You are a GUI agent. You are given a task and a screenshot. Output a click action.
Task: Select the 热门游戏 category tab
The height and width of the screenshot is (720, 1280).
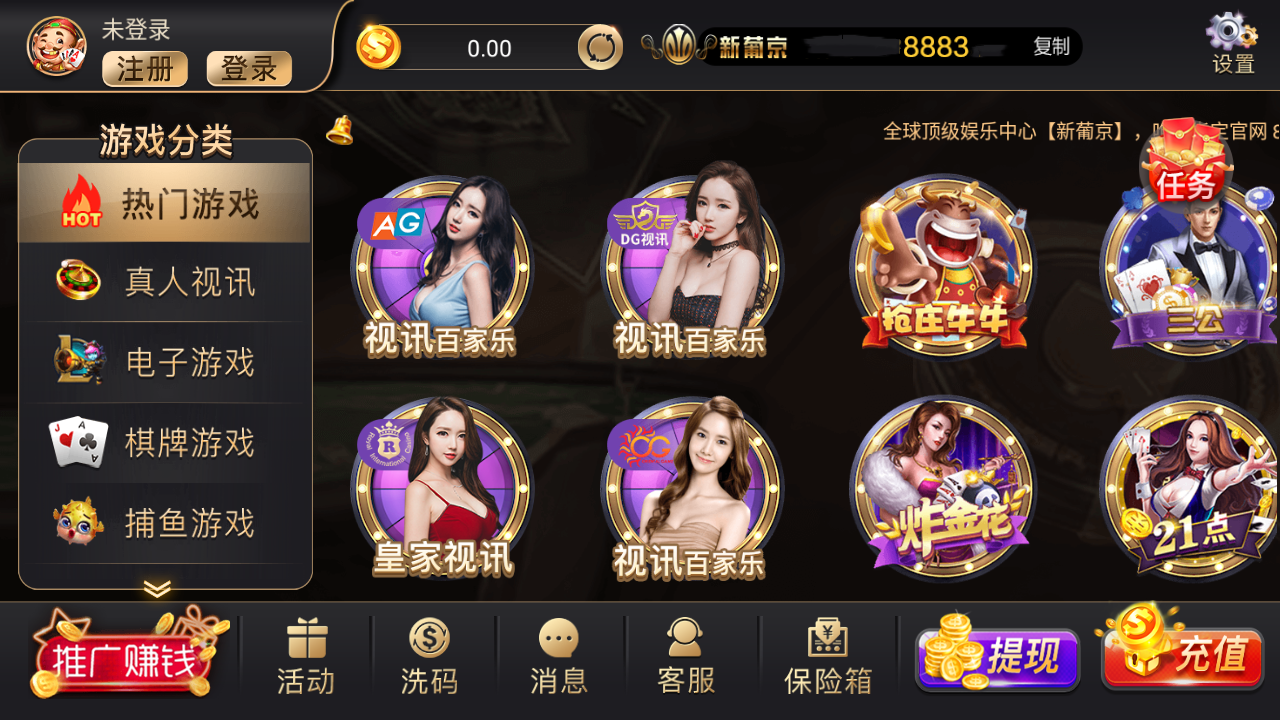coord(166,204)
